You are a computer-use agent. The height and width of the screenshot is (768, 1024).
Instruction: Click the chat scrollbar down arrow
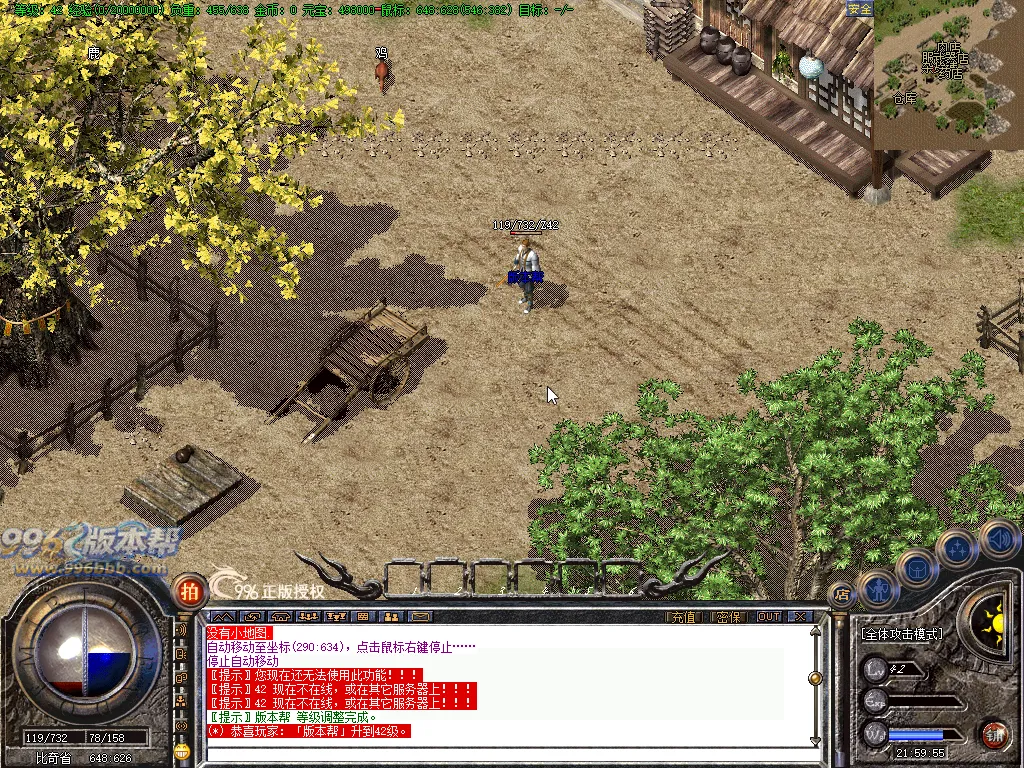pos(816,741)
